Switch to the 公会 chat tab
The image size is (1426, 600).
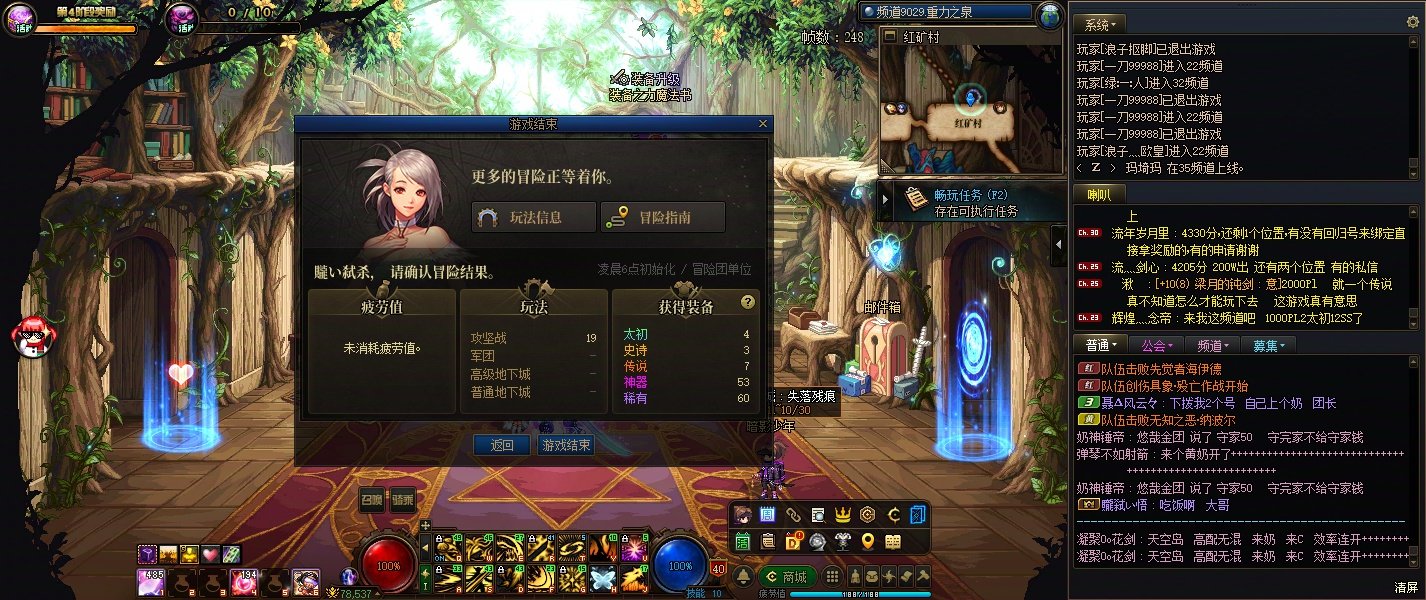click(1155, 345)
